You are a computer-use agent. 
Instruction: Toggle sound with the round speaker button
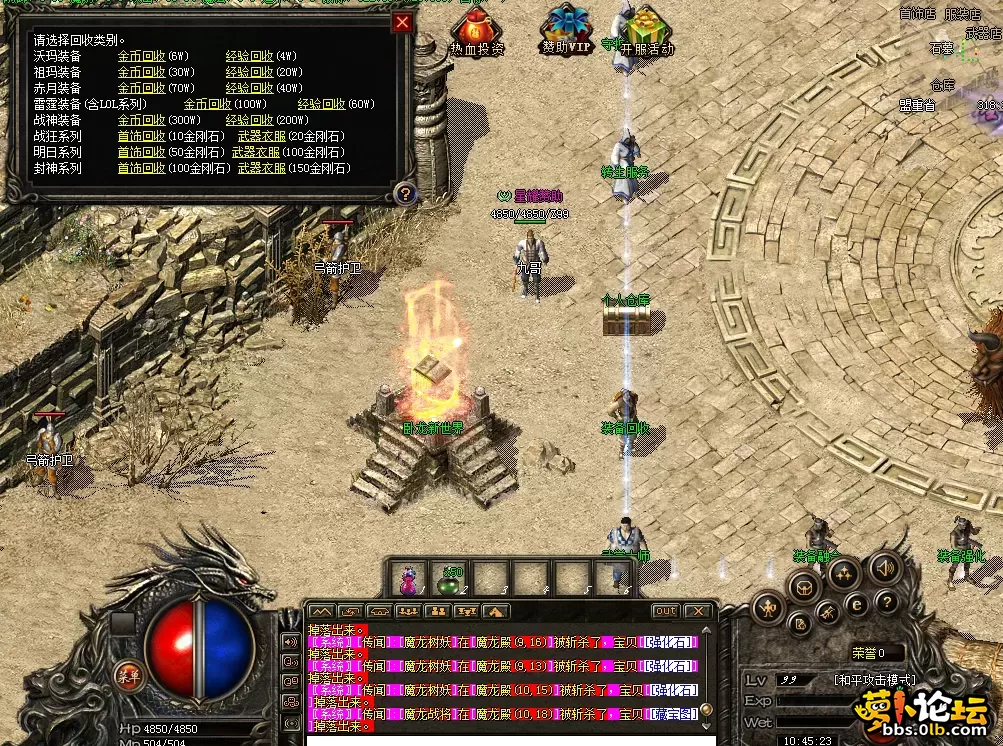[883, 569]
